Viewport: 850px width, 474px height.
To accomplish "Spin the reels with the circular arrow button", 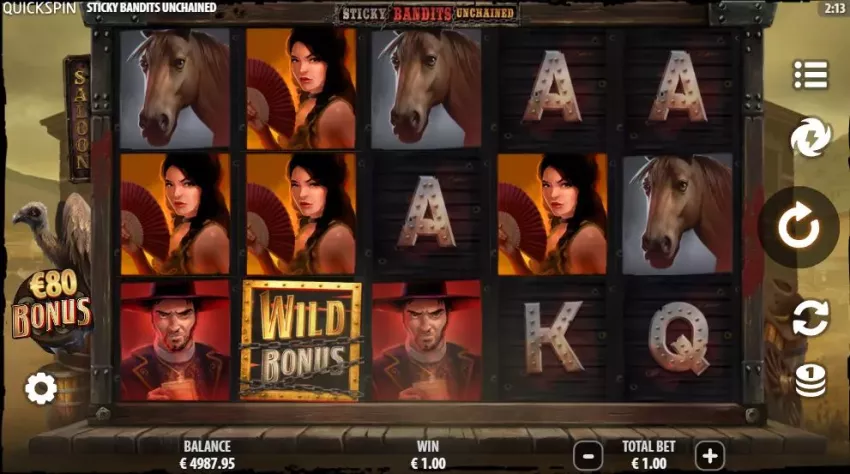I will pyautogui.click(x=798, y=228).
